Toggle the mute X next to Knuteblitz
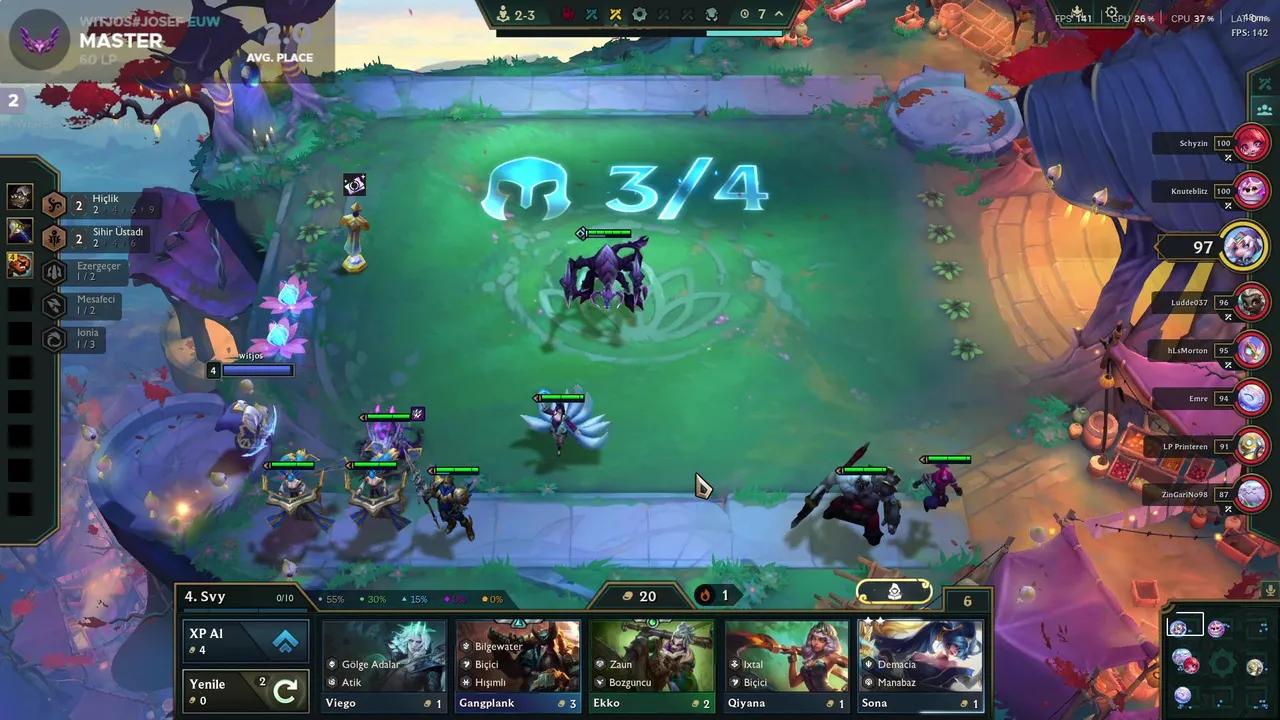The image size is (1280, 720). click(1227, 207)
